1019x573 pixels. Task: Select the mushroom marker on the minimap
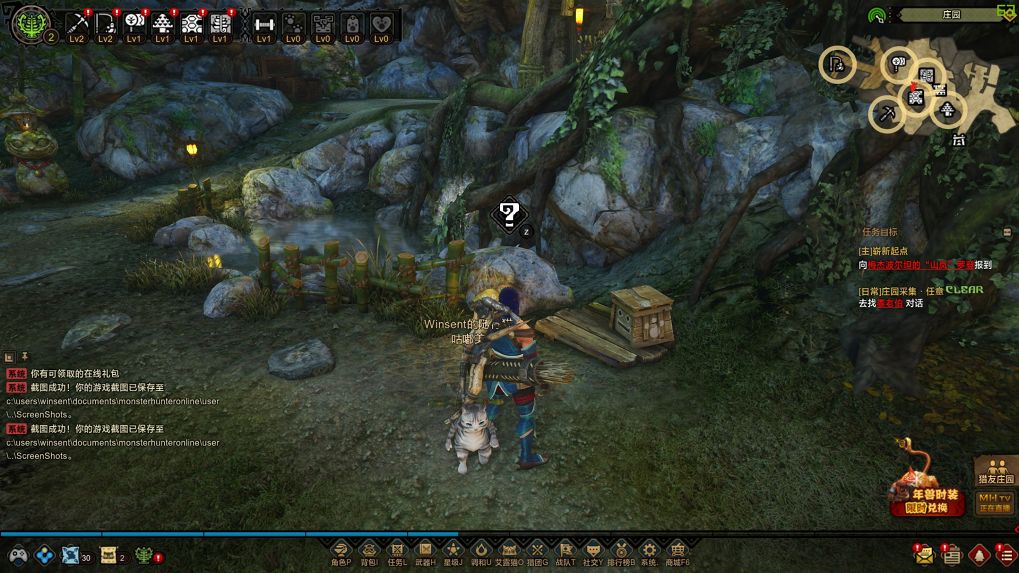coord(947,110)
